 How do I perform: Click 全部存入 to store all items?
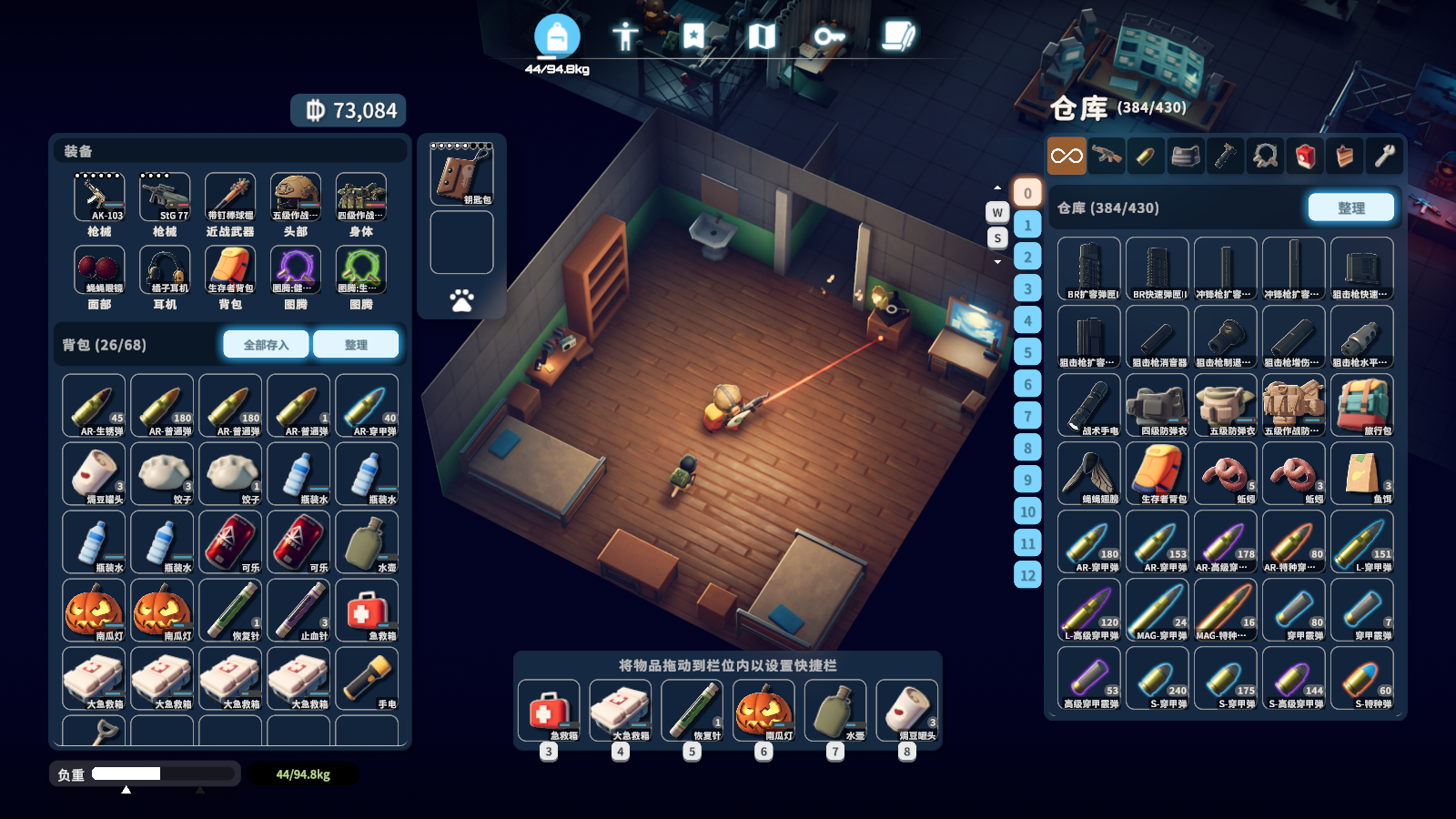pyautogui.click(x=266, y=345)
